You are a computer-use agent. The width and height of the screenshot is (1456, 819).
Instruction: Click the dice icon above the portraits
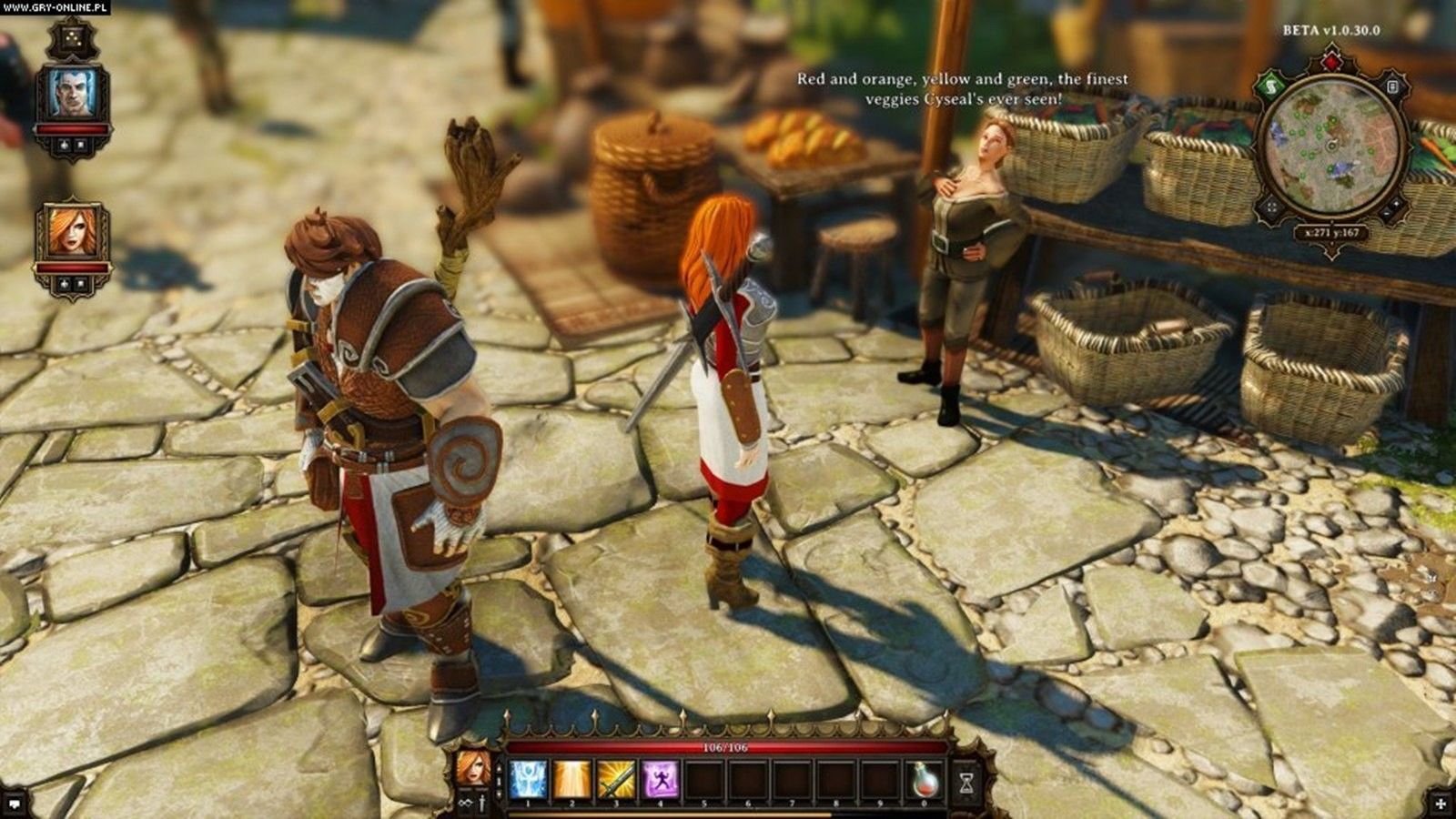coord(72,39)
